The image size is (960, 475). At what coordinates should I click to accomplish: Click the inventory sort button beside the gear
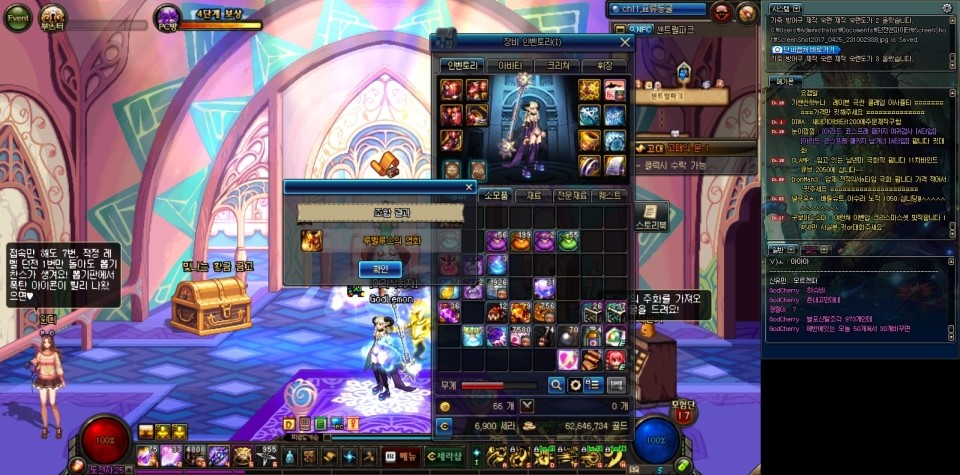coord(593,384)
